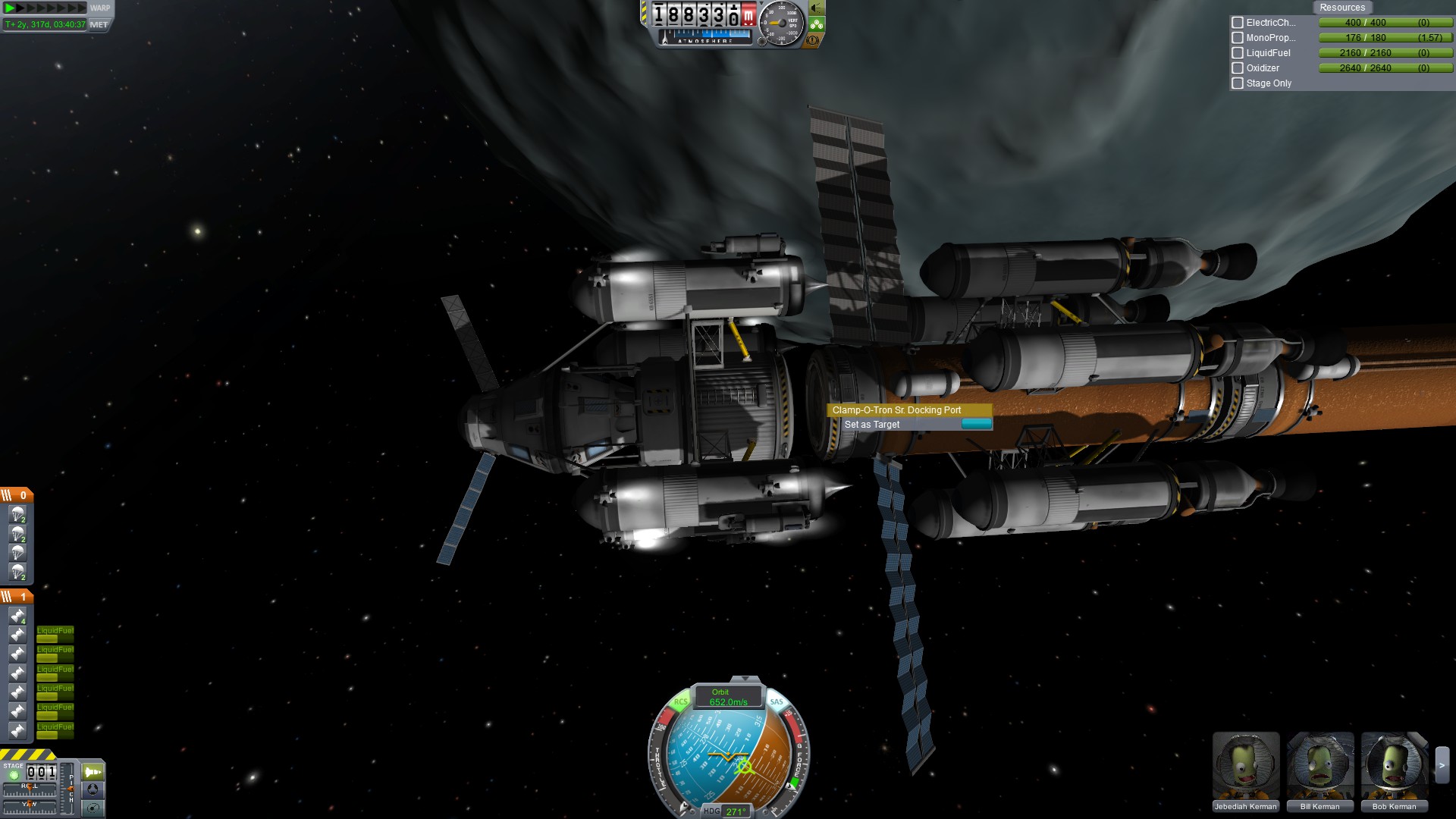1456x819 pixels.
Task: Toggle the MonoPropellant resource checkbox
Action: point(1238,38)
